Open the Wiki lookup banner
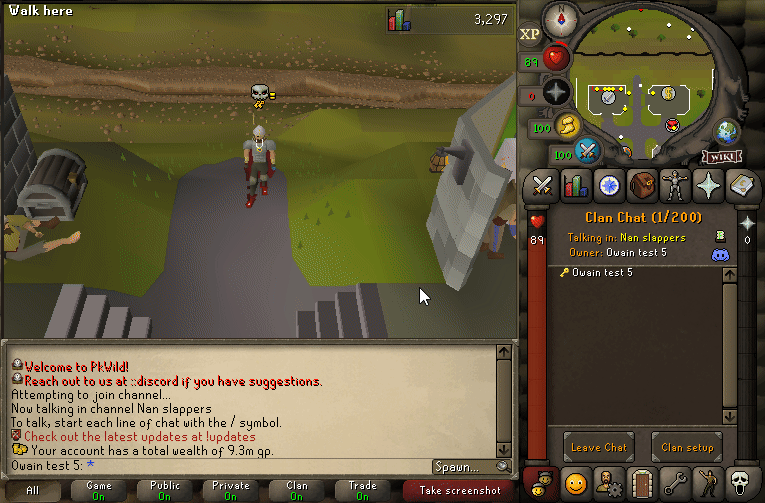Viewport: 765px width, 503px height. [721, 156]
